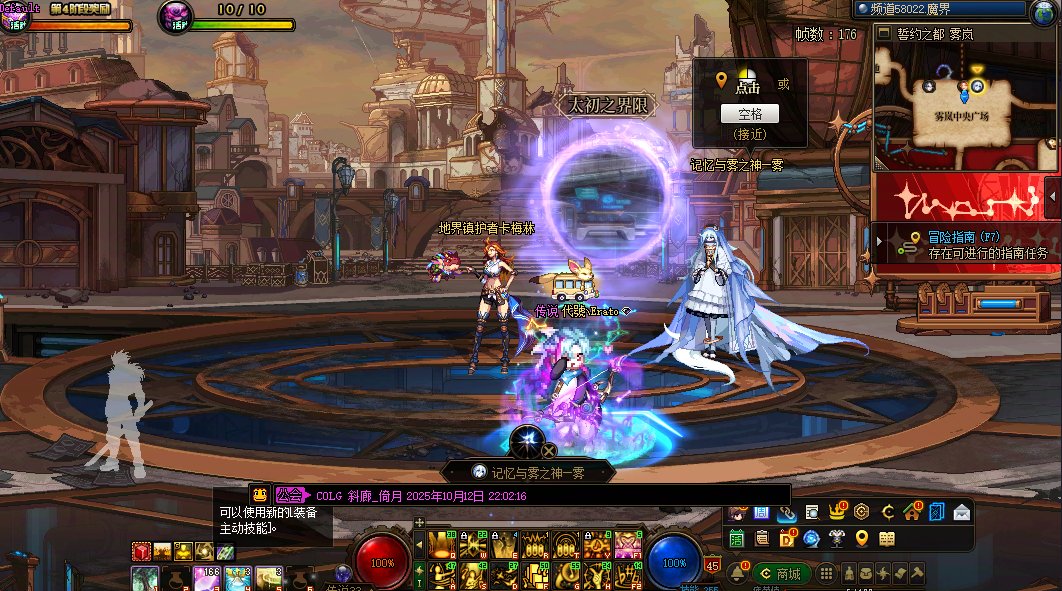Open the 频道58022 channel selector
The image size is (1062, 591).
(x=940, y=10)
